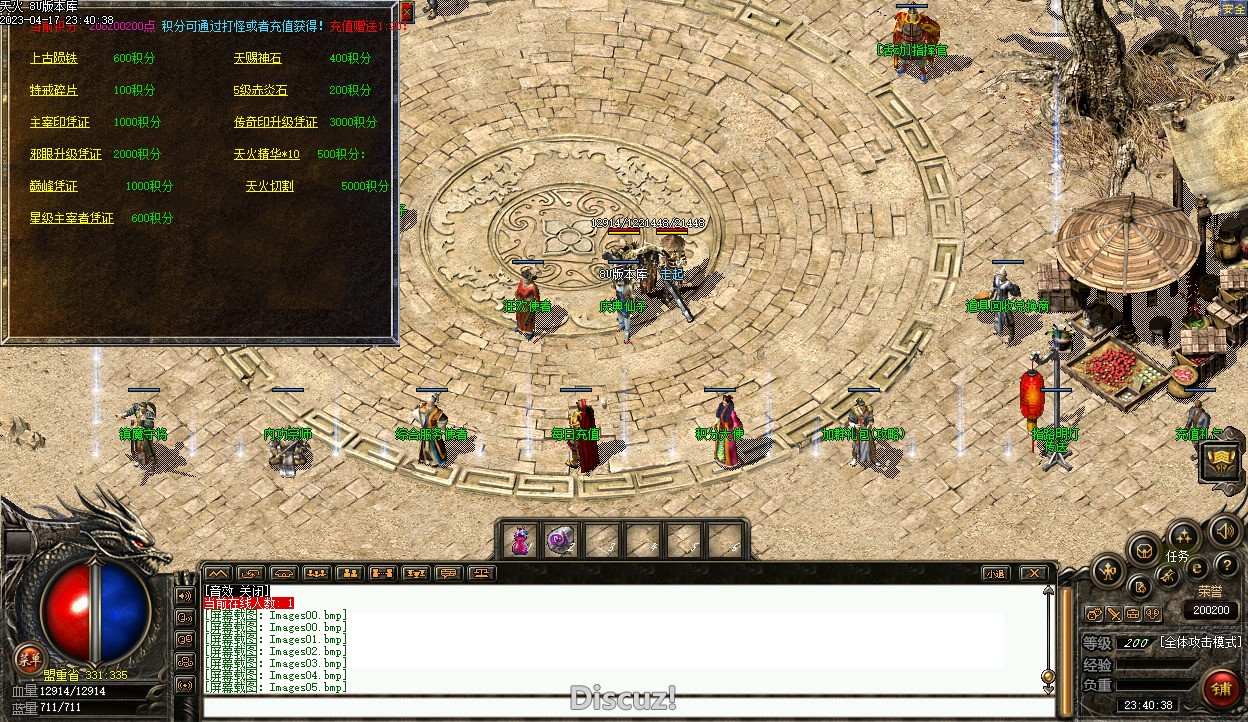
Task: Select 主宰印凭证 in the shop
Action: click(60, 123)
